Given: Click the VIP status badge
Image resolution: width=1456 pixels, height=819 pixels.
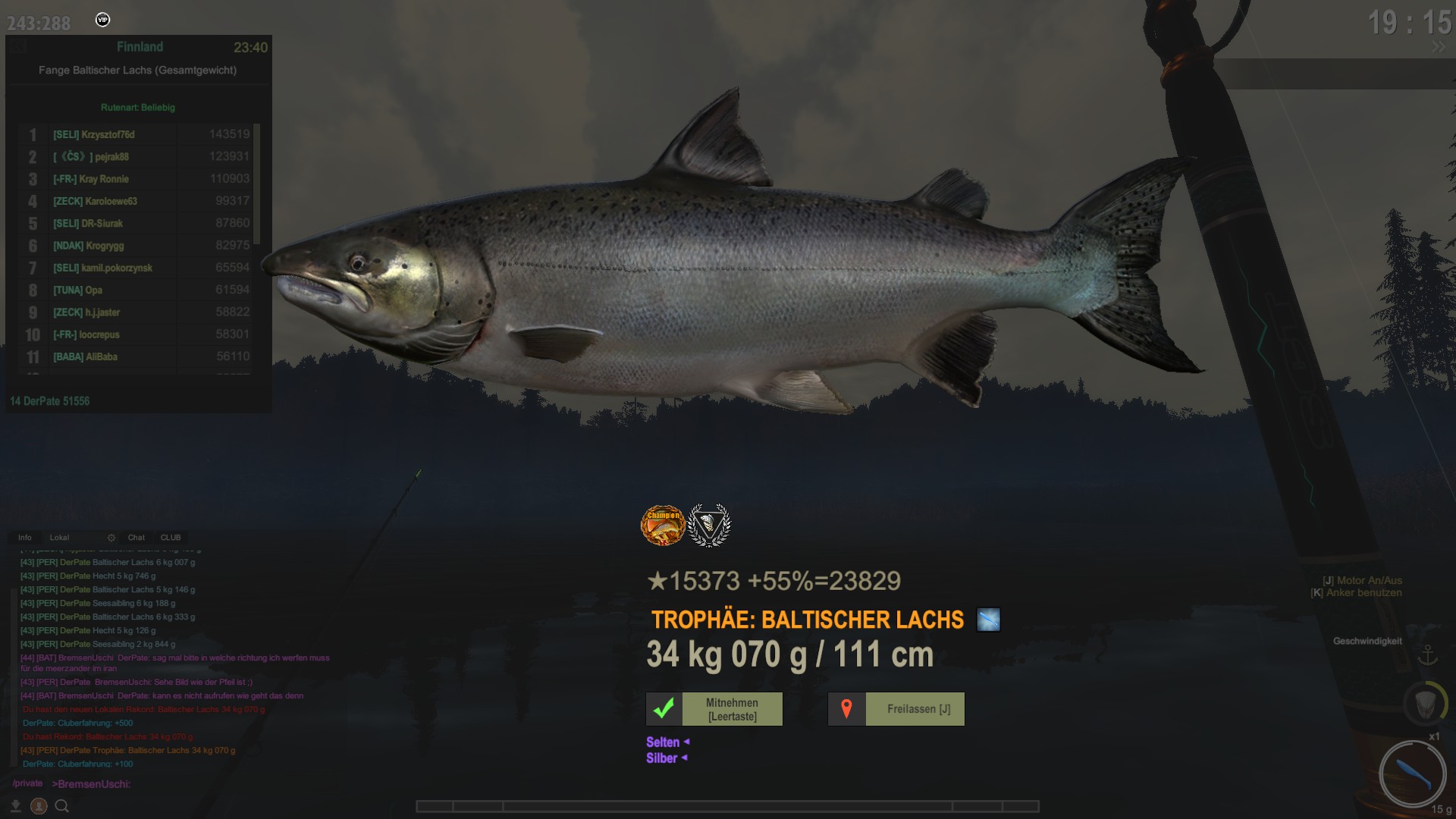Looking at the screenshot, I should [x=103, y=20].
